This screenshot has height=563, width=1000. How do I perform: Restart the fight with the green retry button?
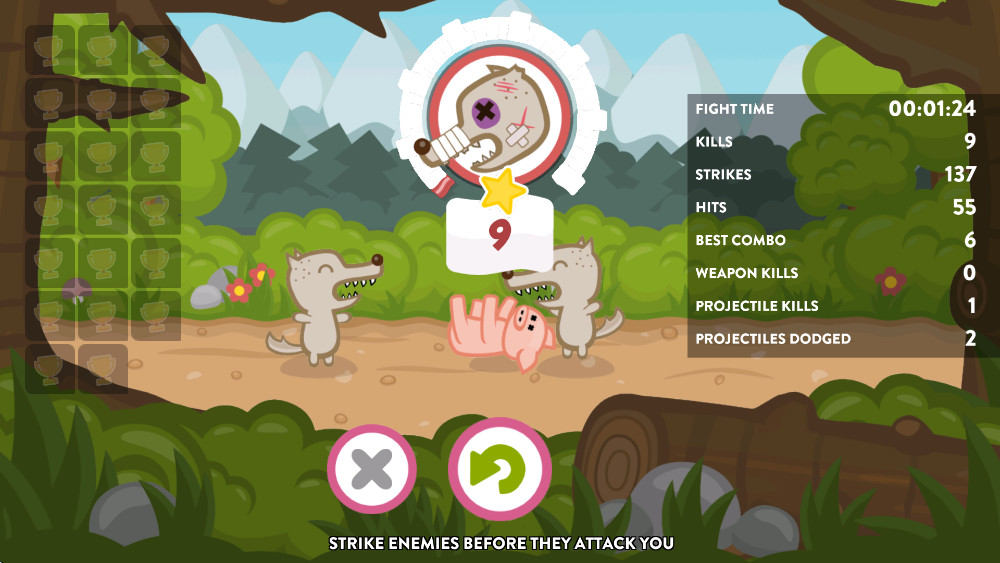[x=499, y=468]
